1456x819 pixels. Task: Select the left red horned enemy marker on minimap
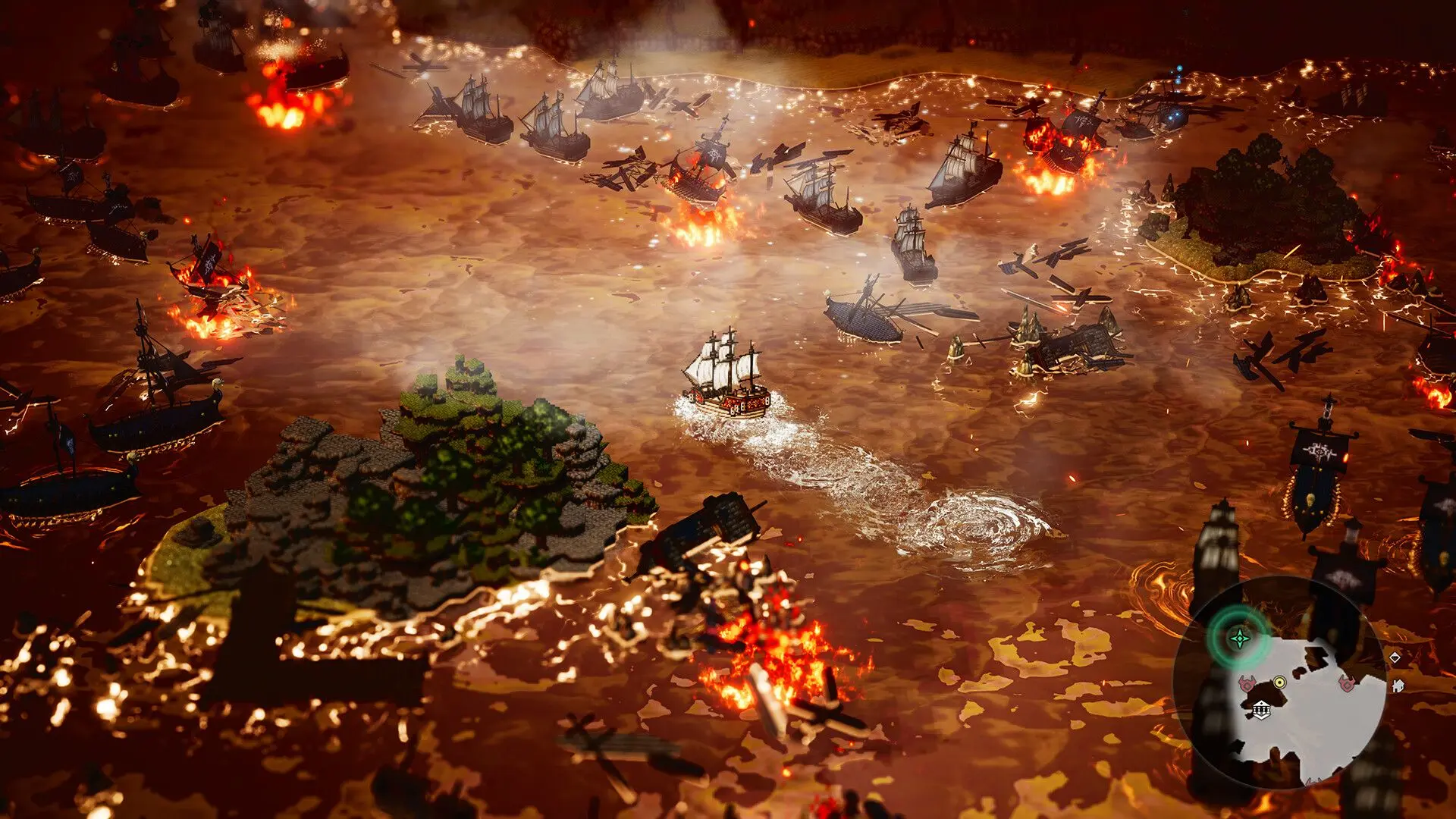tap(1247, 685)
